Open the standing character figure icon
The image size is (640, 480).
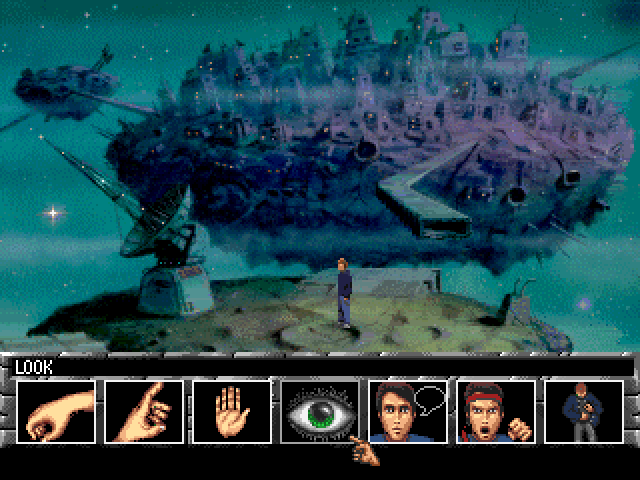click(583, 411)
